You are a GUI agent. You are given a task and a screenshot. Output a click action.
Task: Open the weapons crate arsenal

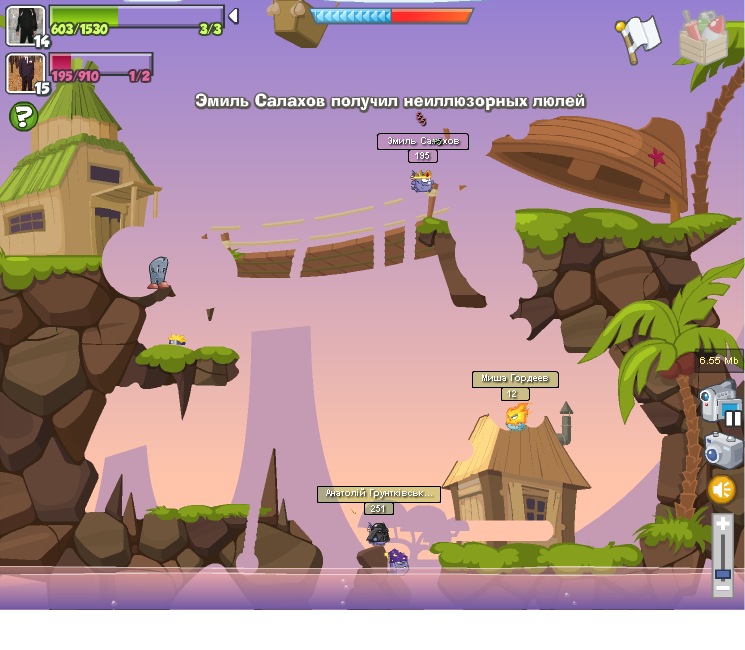pyautogui.click(x=703, y=38)
